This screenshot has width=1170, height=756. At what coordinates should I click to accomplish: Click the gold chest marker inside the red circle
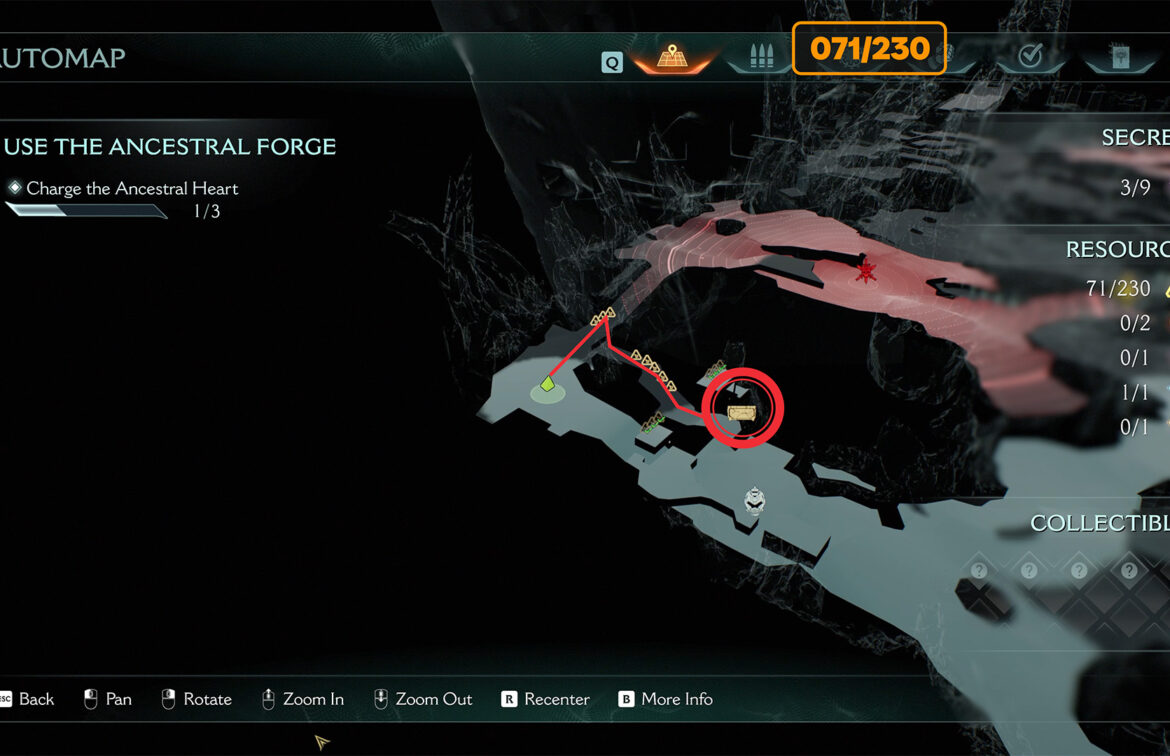[x=741, y=412]
